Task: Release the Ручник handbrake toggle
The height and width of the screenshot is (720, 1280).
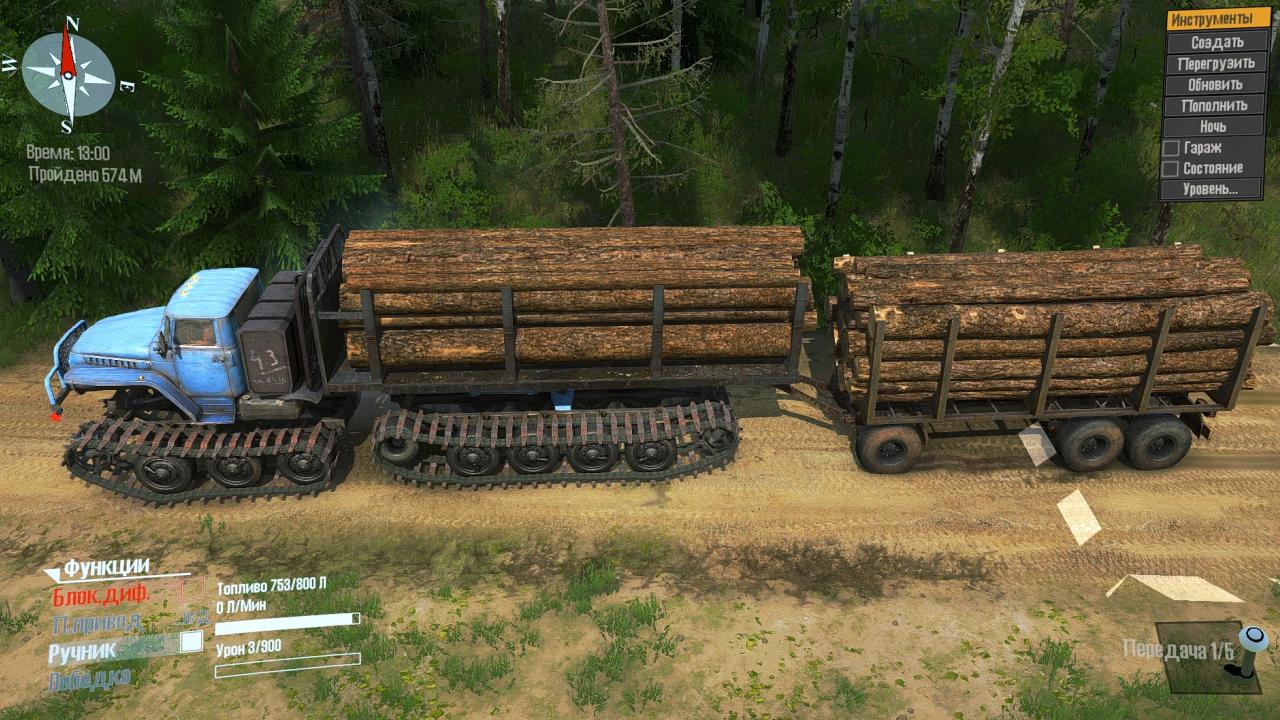Action: tap(190, 642)
